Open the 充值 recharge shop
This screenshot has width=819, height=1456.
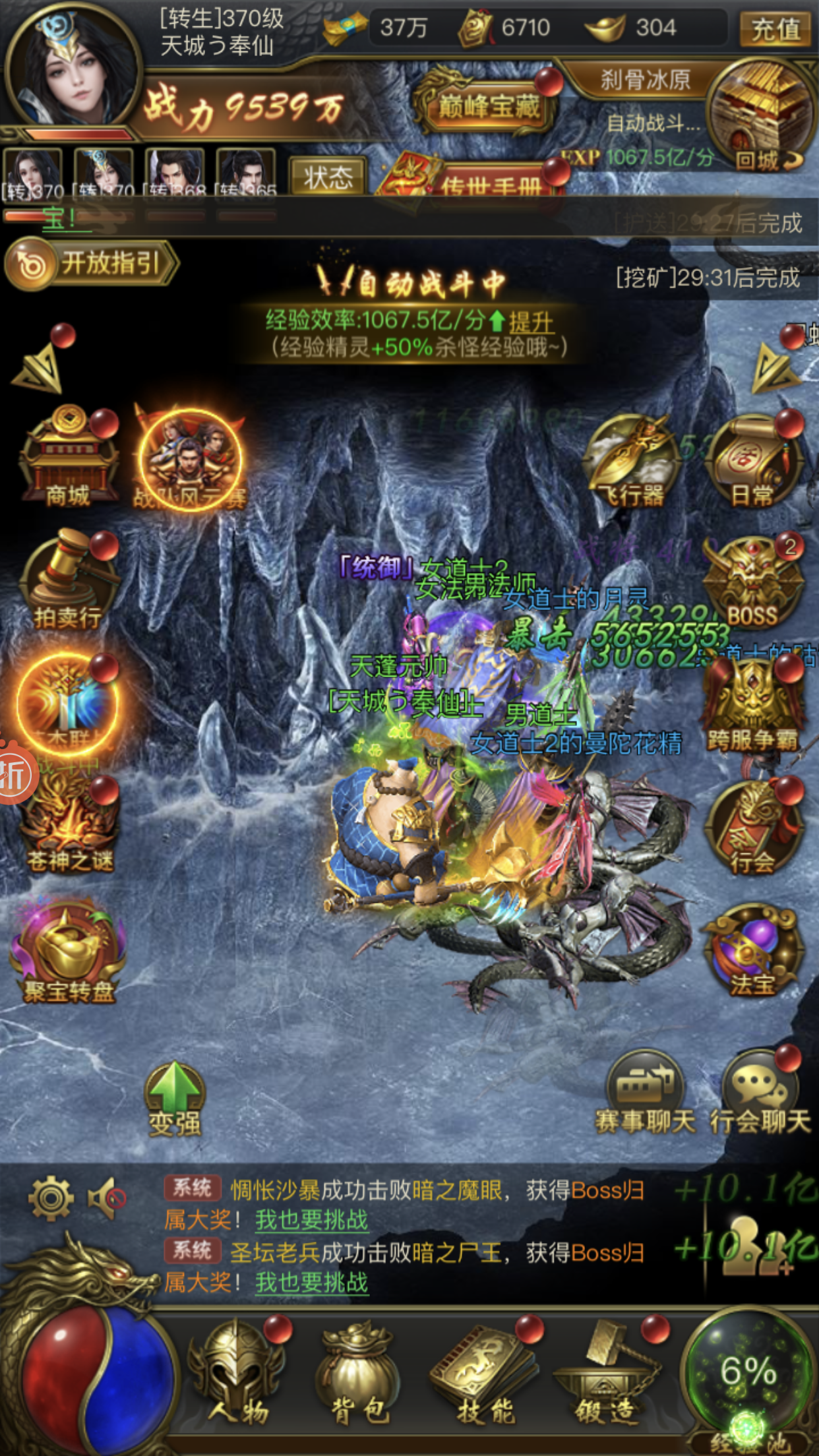(775, 29)
